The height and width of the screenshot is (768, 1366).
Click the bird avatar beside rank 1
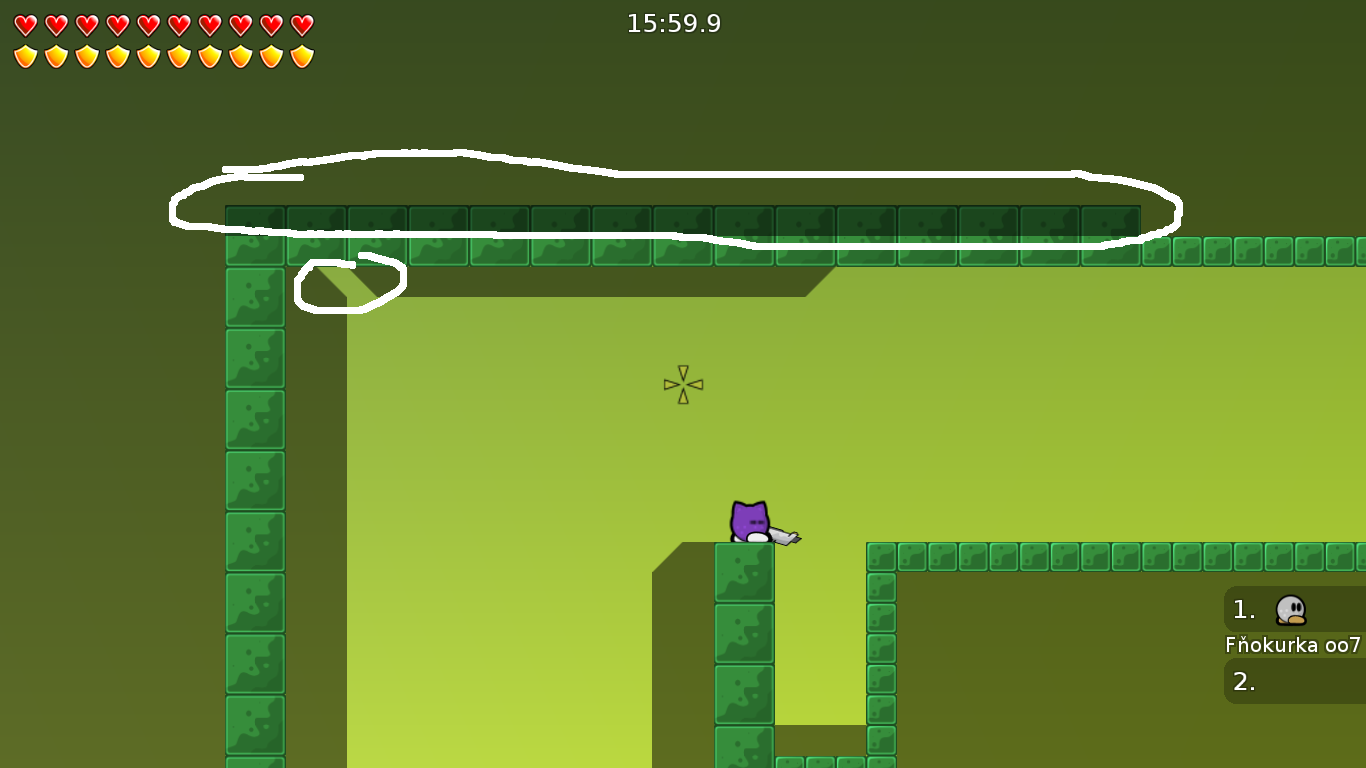pos(1289,609)
